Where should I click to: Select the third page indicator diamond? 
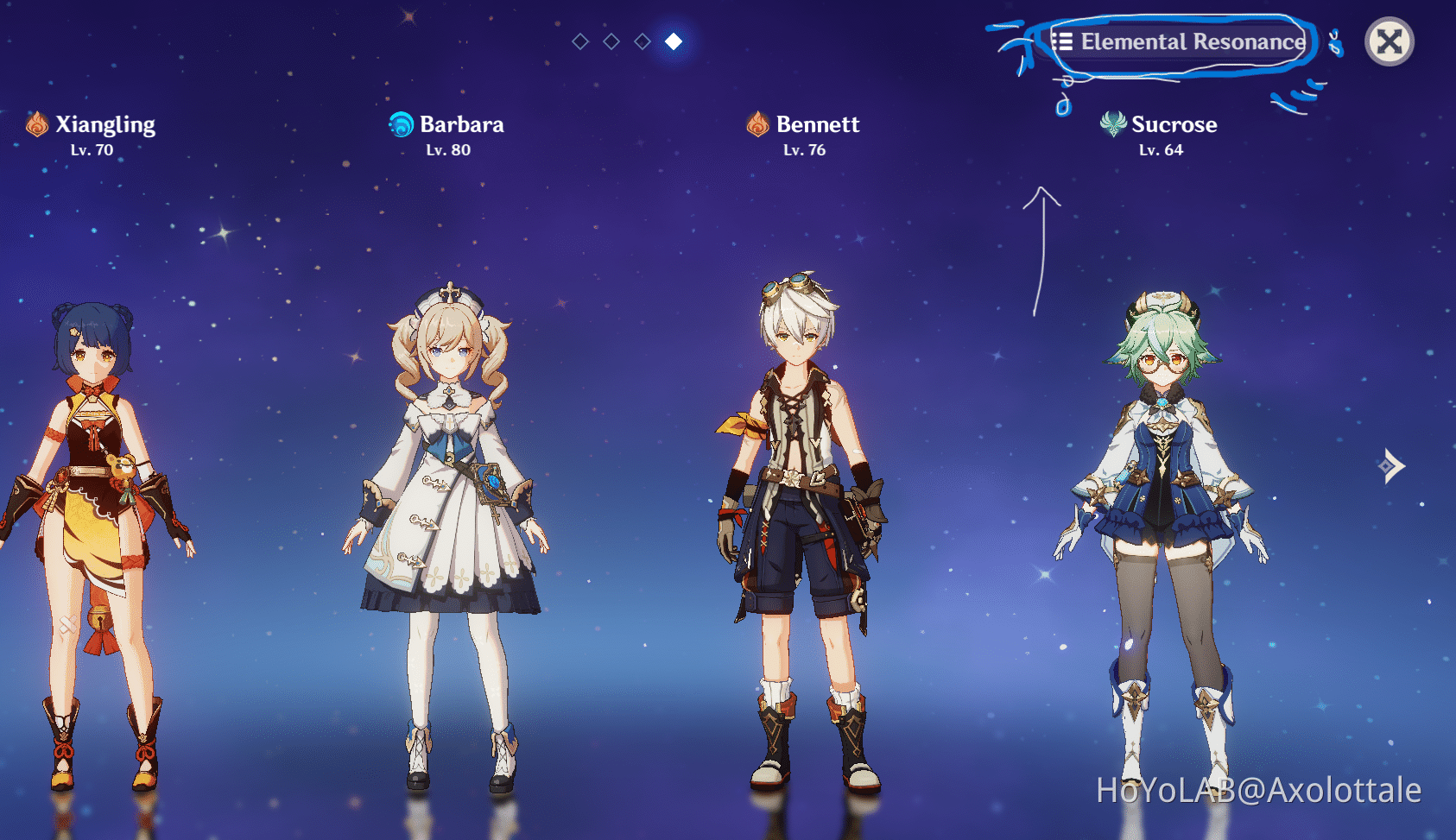[x=642, y=40]
